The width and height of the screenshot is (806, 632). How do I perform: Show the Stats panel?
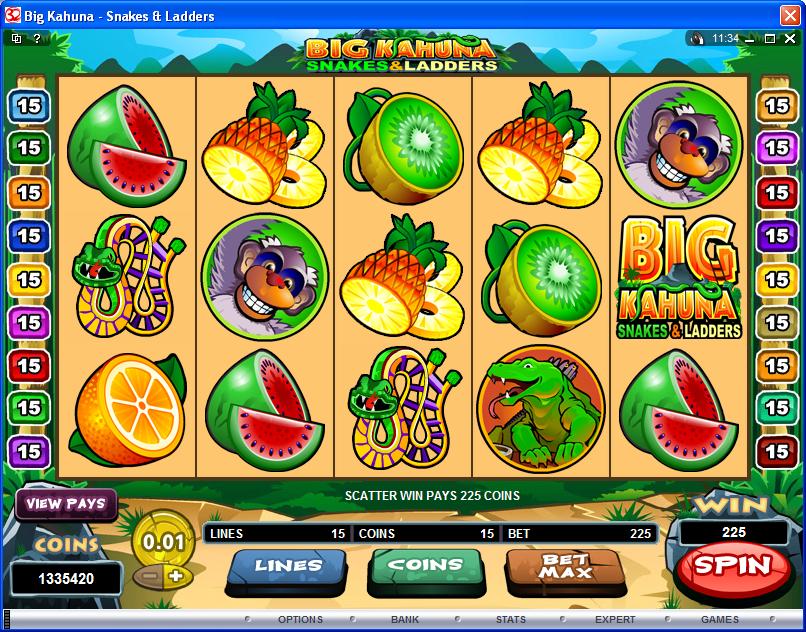[510, 620]
